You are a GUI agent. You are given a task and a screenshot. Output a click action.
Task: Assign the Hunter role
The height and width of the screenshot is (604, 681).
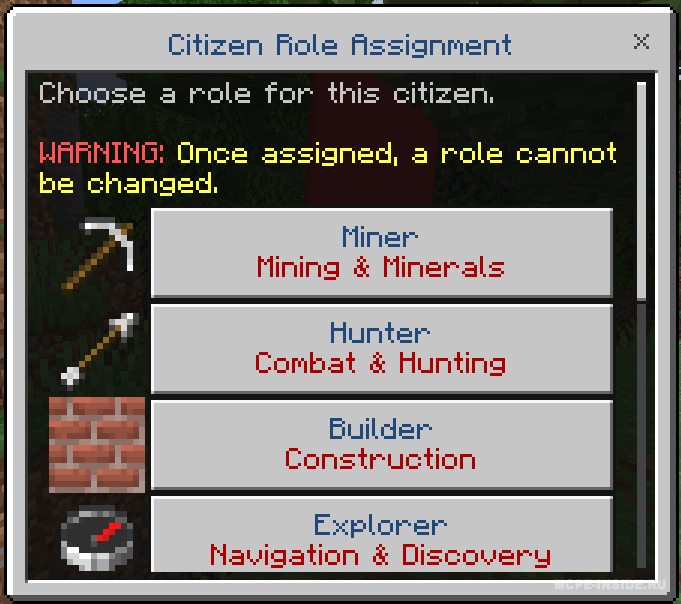381,348
